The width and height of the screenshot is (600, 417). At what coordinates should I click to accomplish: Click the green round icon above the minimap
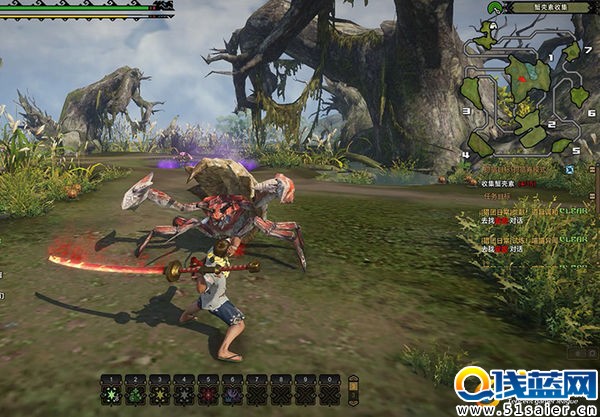(x=494, y=8)
